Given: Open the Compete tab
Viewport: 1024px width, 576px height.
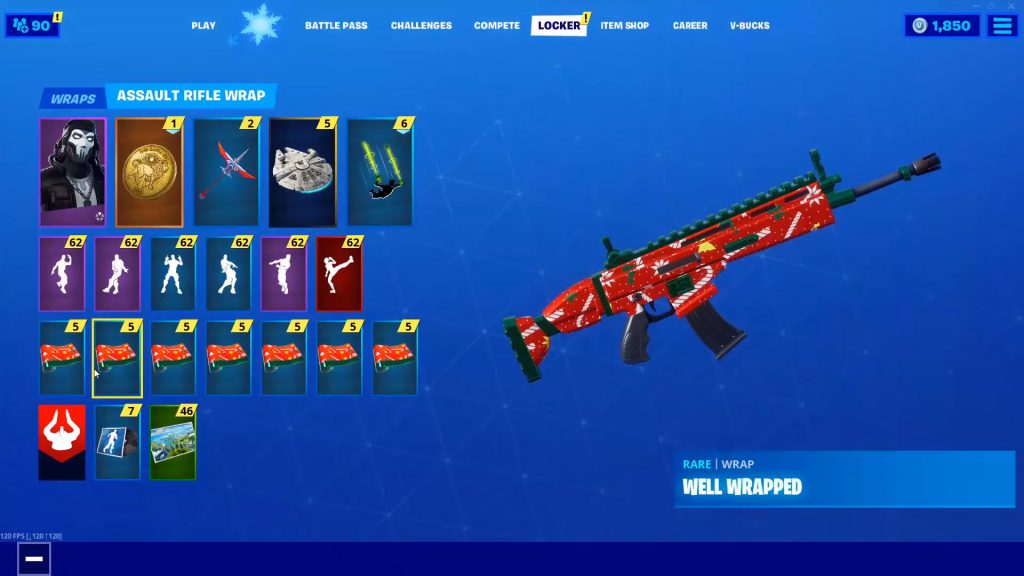Looking at the screenshot, I should (x=497, y=25).
